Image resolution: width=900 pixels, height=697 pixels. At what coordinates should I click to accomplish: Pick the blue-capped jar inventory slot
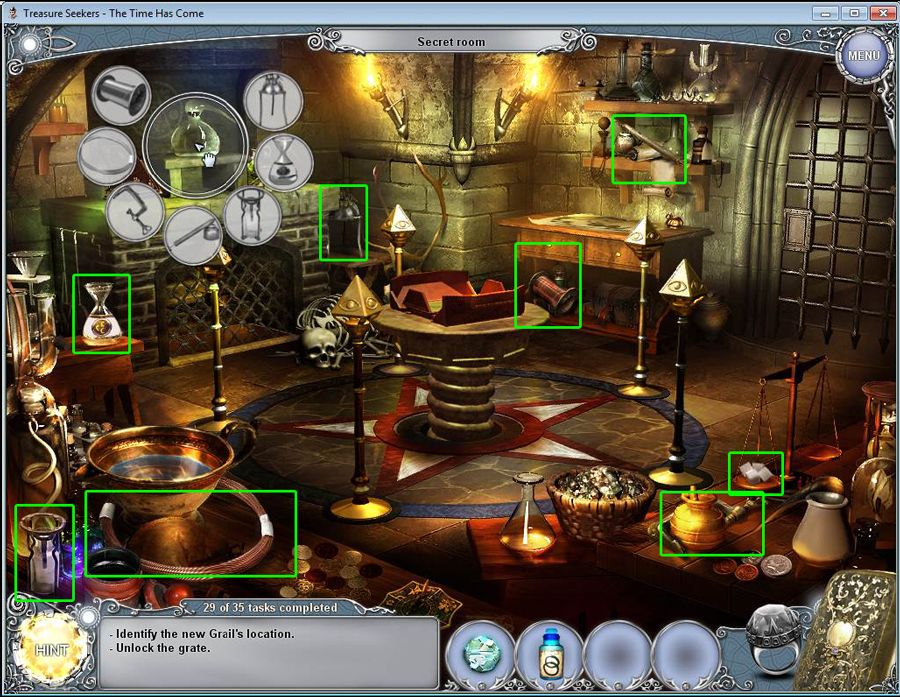click(x=549, y=652)
